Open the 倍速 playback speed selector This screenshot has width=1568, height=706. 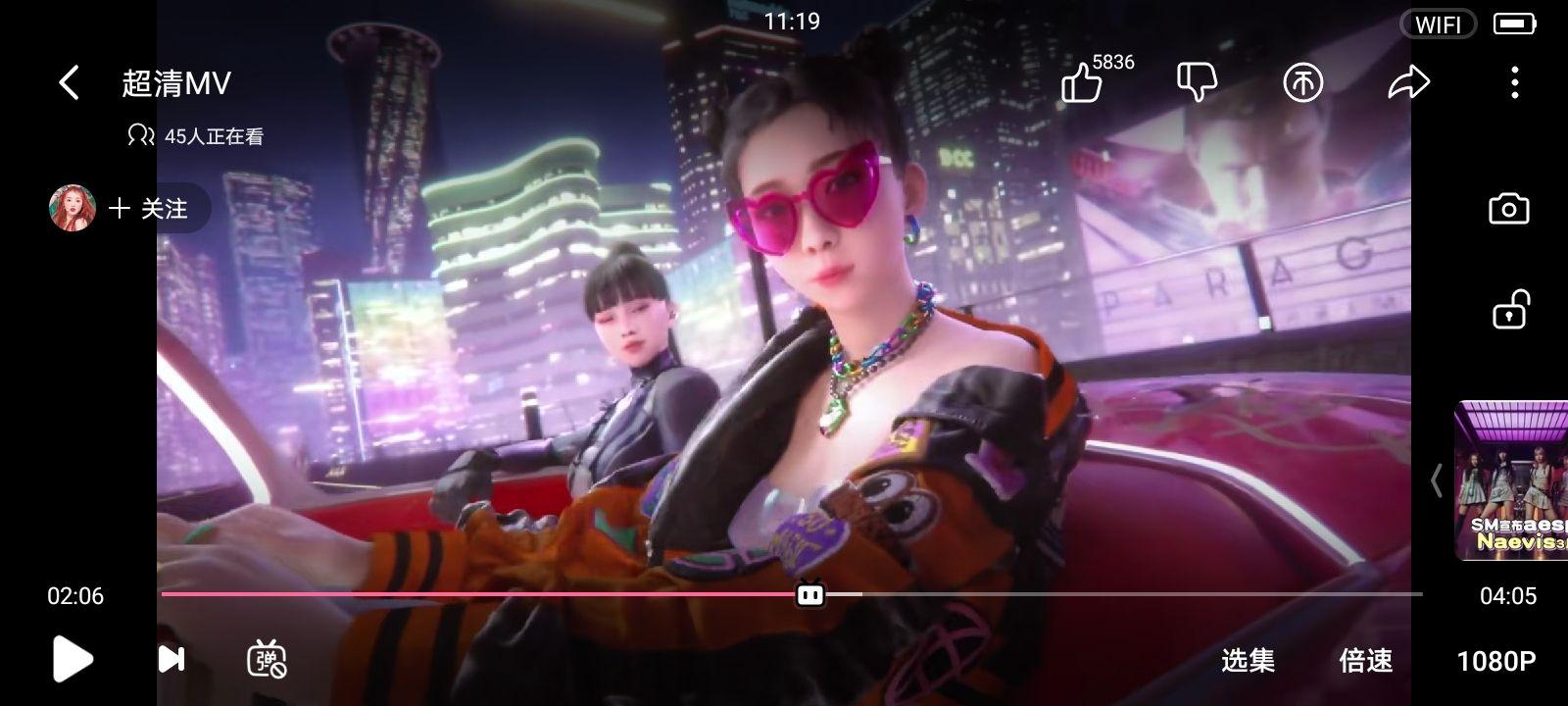pos(1366,662)
